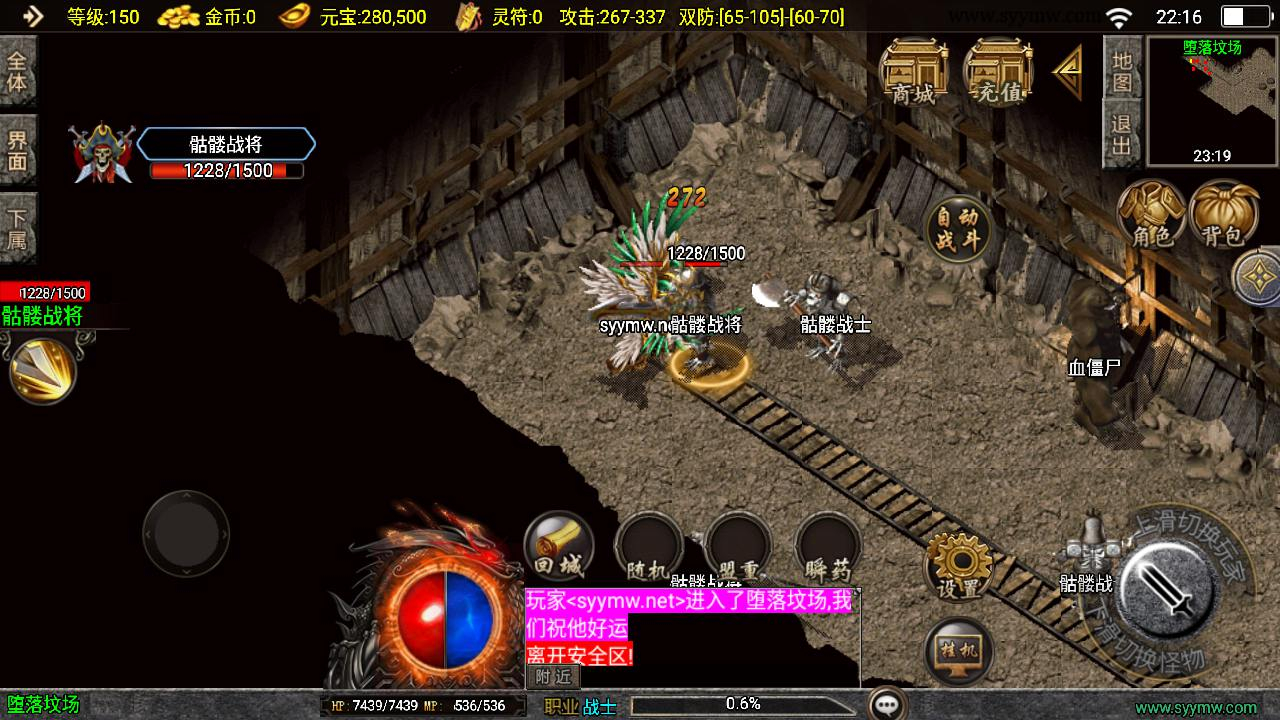1280x720 pixels.
Task: Open the chat speech bubble
Action: point(887,704)
